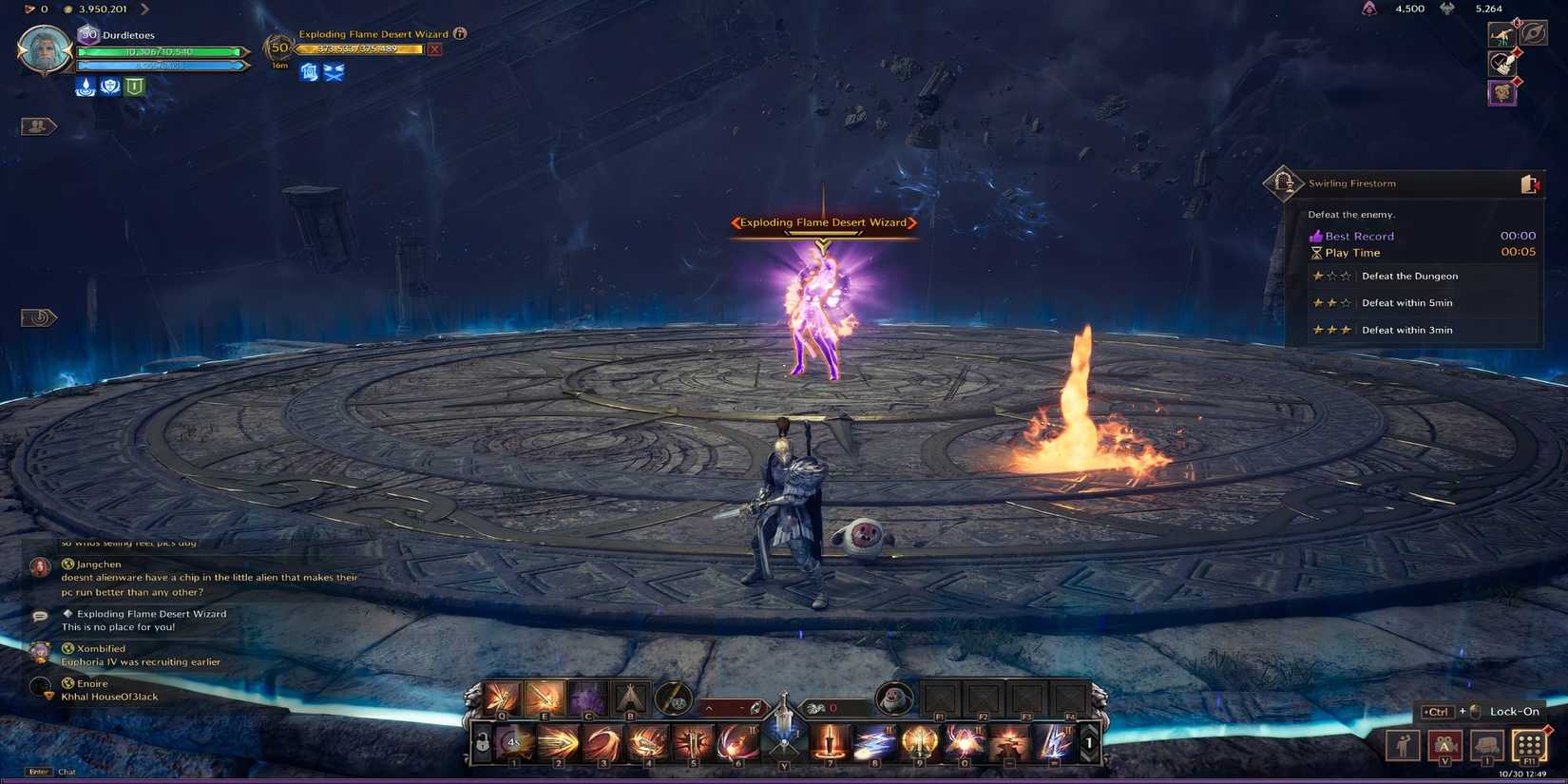
Task: Open inventory using the I satchel icon
Action: (x=1487, y=745)
